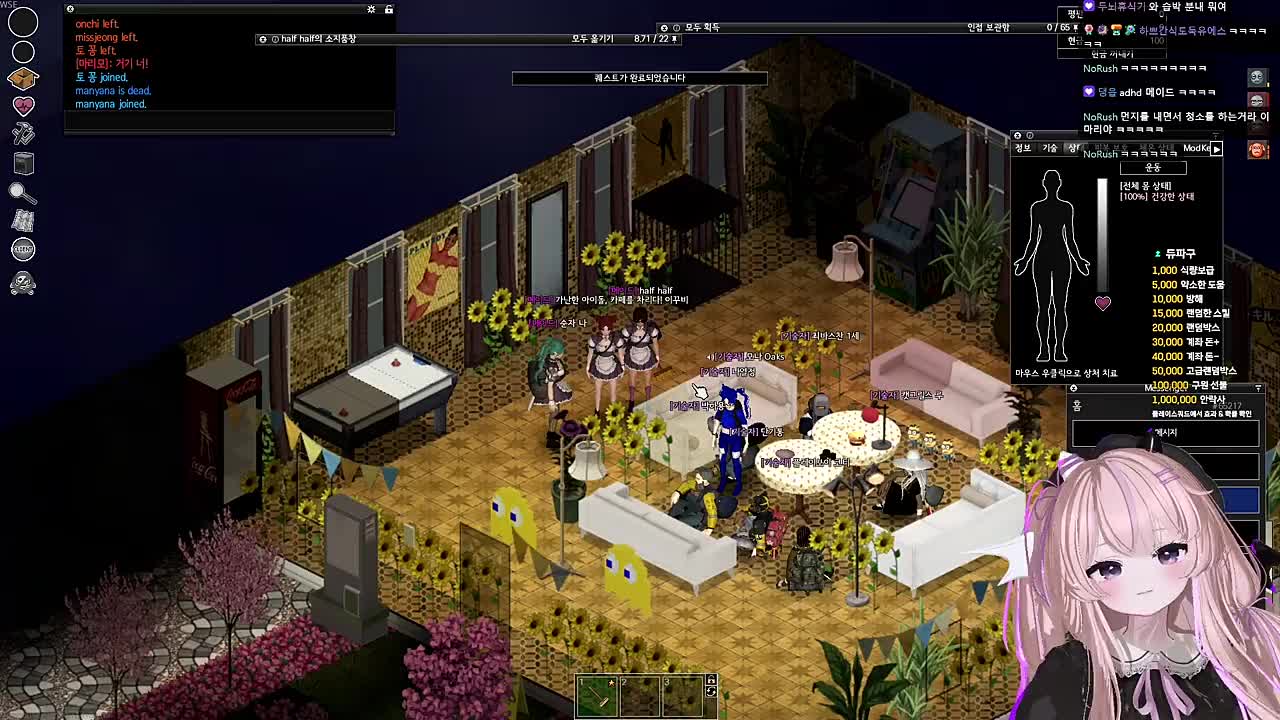The height and width of the screenshot is (720, 1280).
Task: Close the chat window
Action: pos(70,9)
